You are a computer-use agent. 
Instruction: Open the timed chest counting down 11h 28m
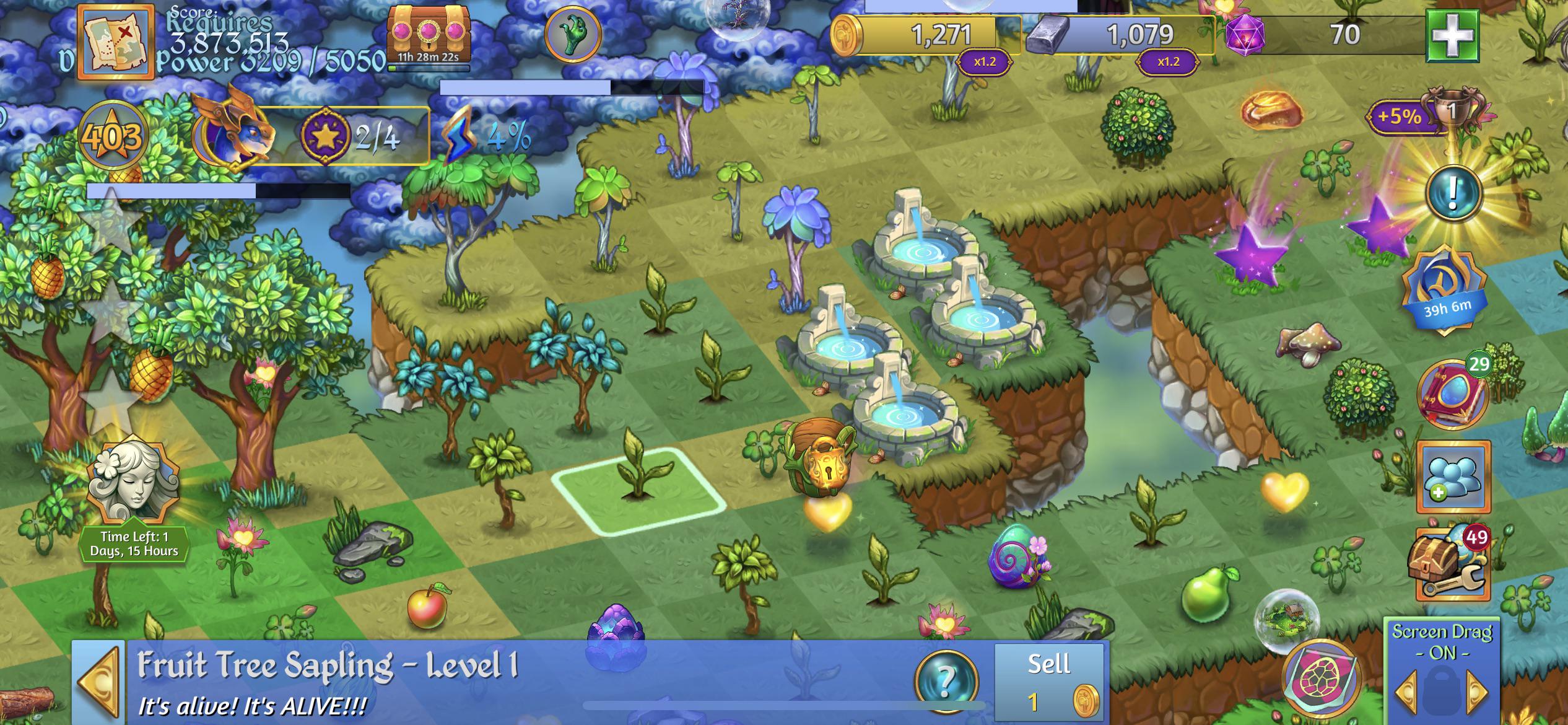[427, 31]
